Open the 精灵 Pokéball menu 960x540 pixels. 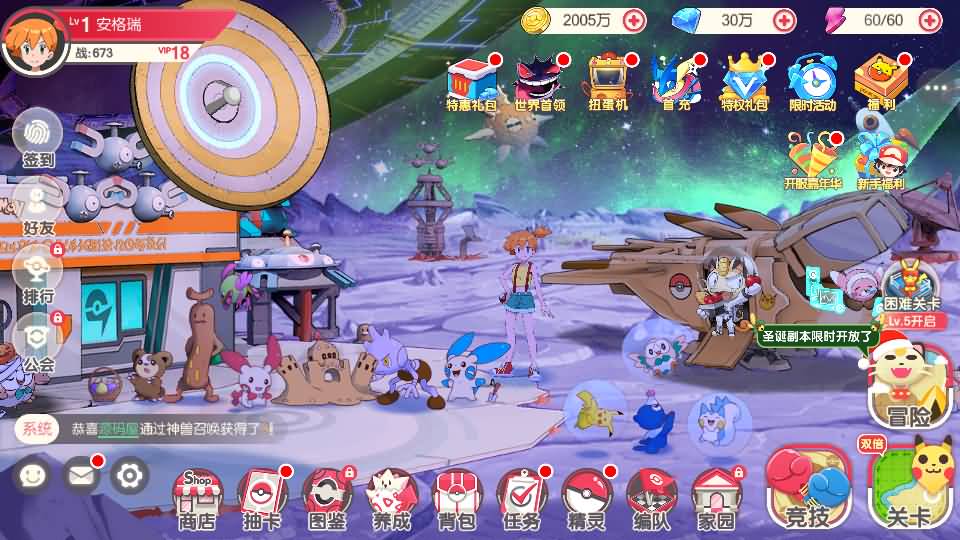pyautogui.click(x=586, y=497)
